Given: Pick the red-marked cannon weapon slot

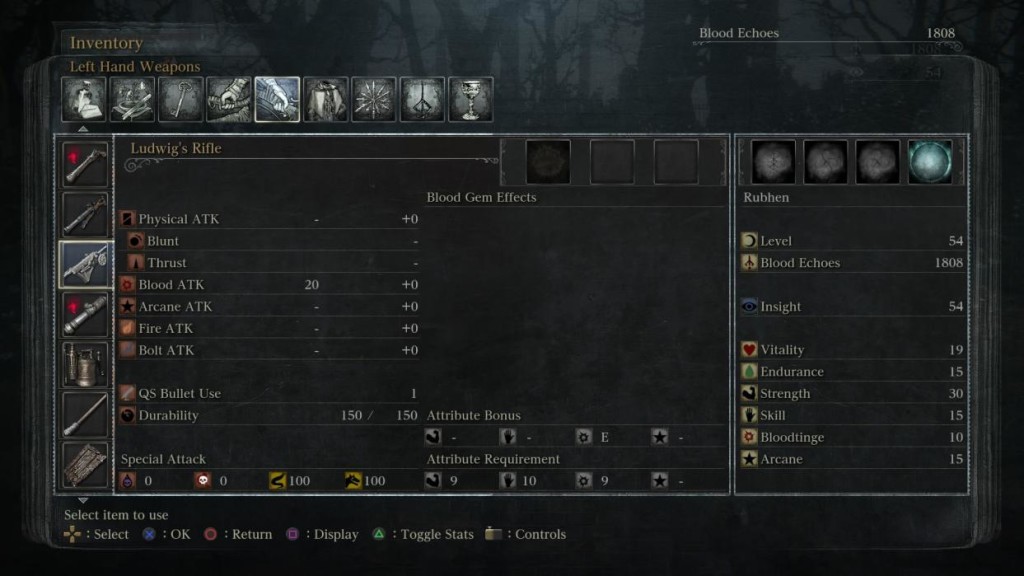Looking at the screenshot, I should (x=85, y=314).
